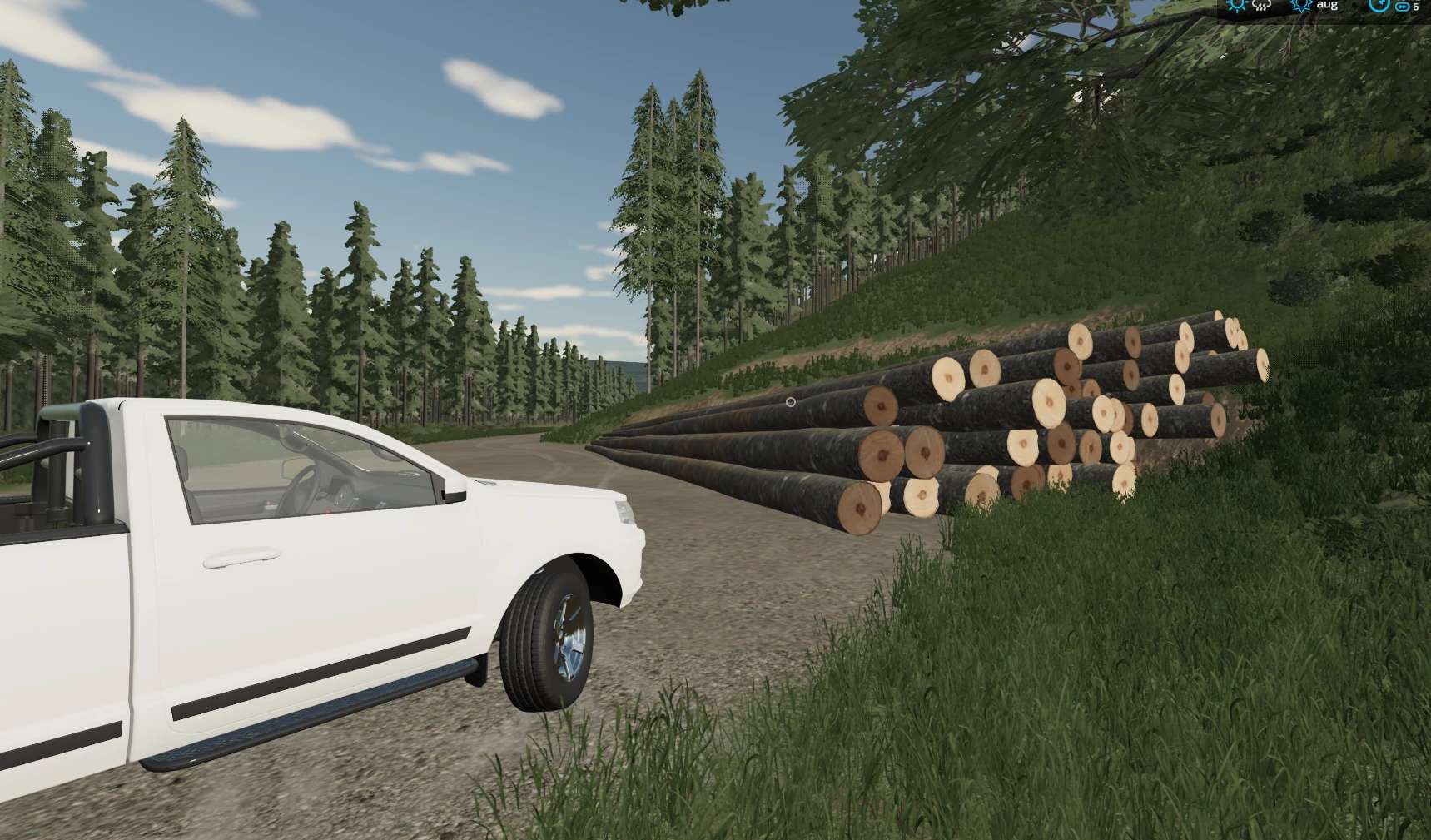The width and height of the screenshot is (1431, 840).
Task: Click the fast-forward time scale icon
Action: click(1402, 7)
